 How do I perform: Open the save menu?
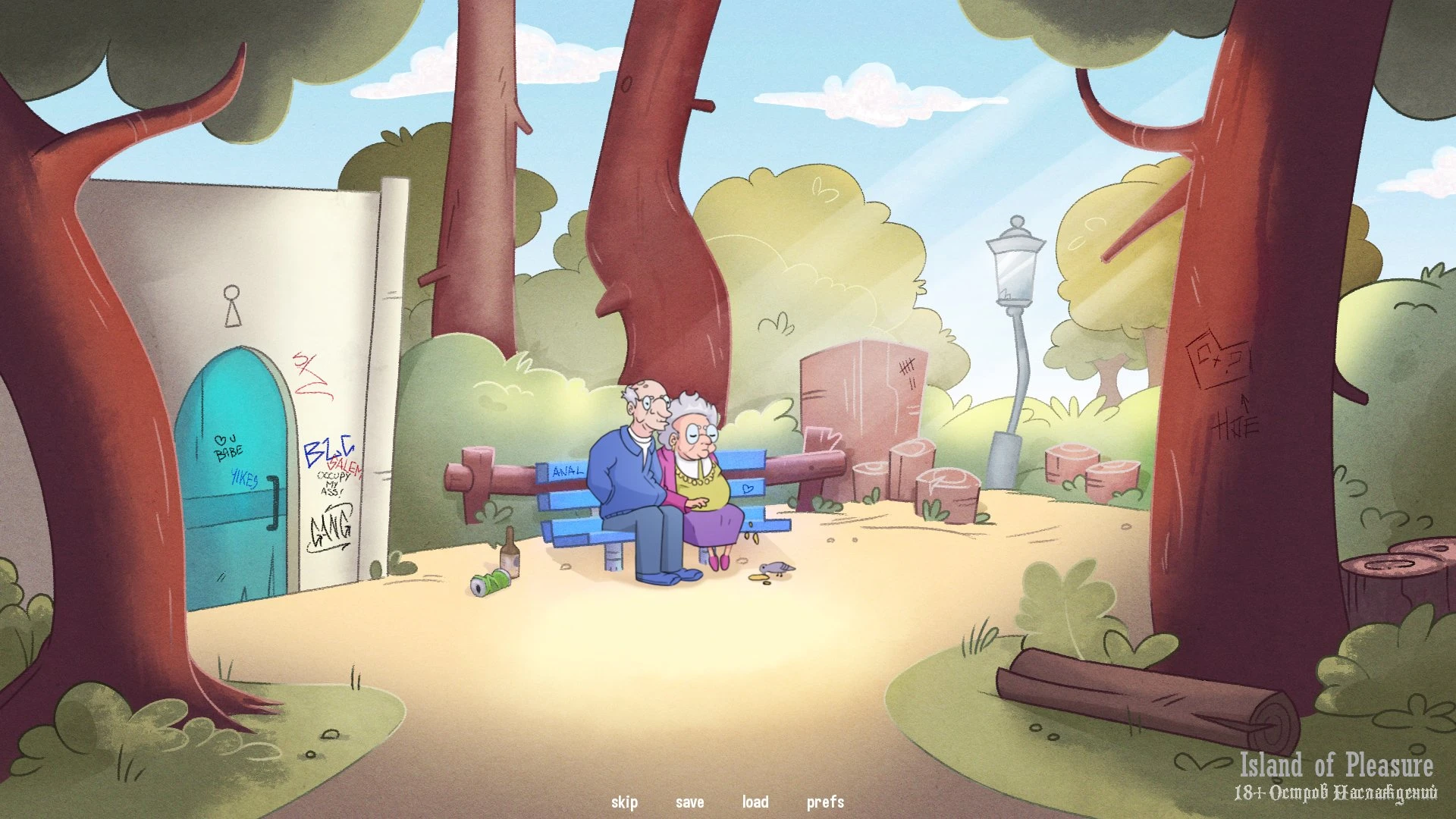(689, 802)
